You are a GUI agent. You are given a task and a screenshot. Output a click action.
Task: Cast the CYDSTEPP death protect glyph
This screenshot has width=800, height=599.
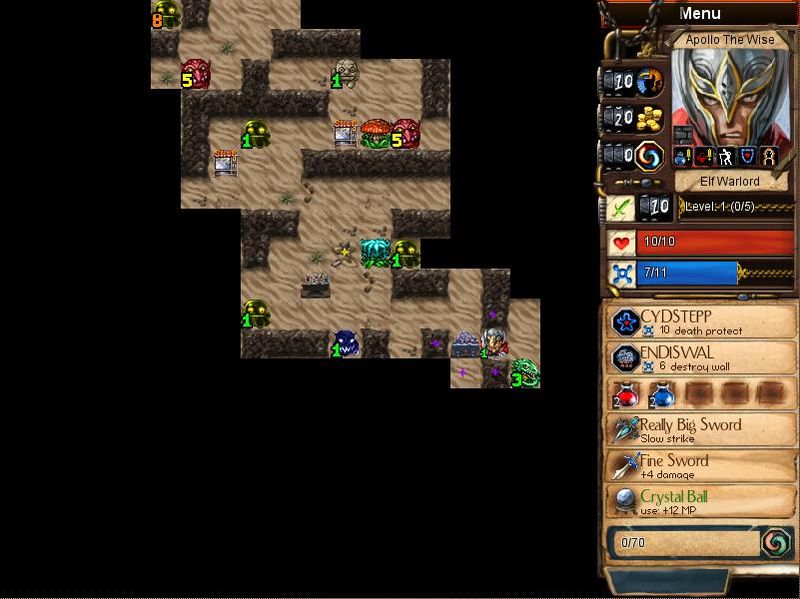702,323
